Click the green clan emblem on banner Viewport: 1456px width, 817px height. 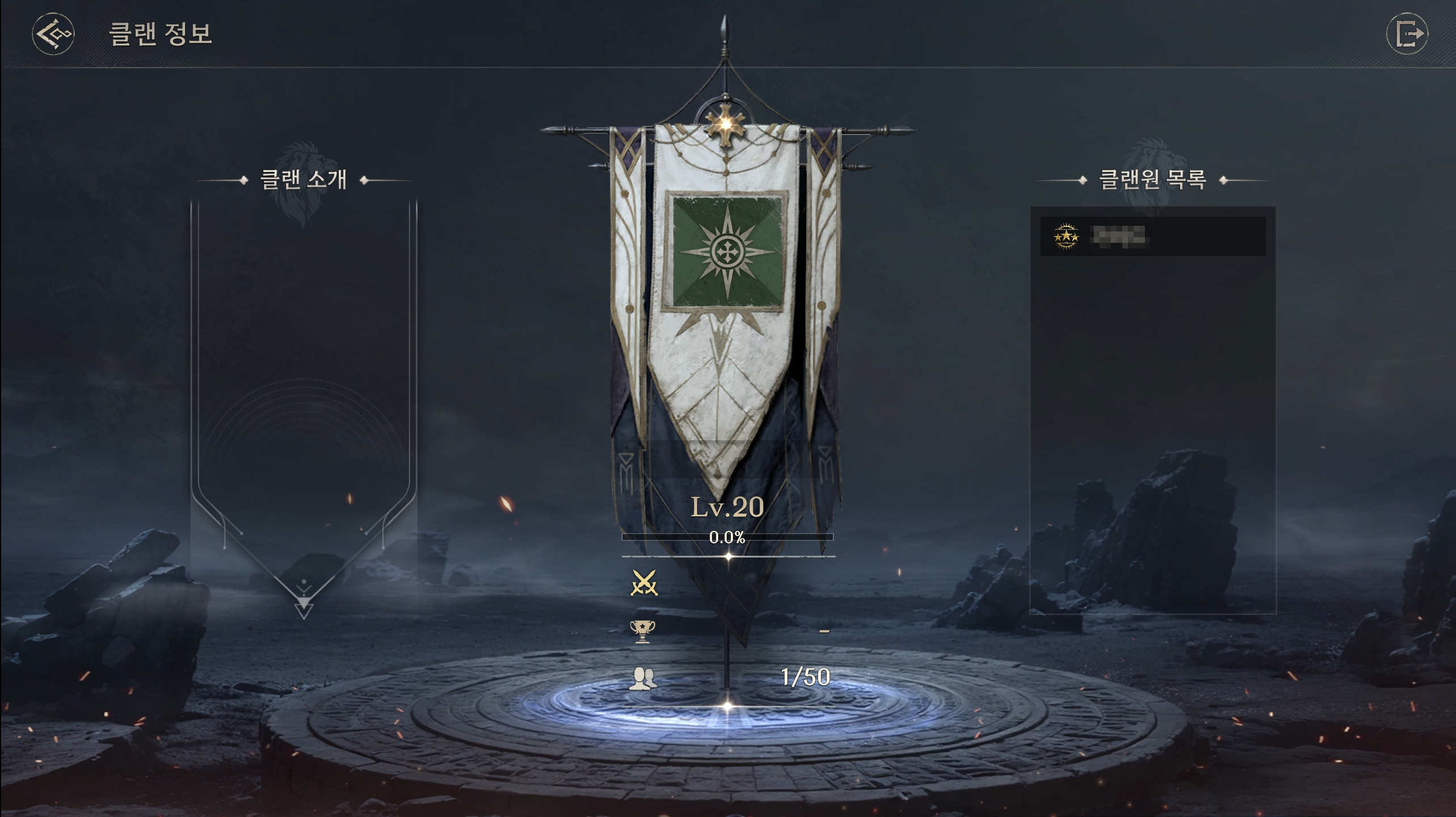click(727, 251)
